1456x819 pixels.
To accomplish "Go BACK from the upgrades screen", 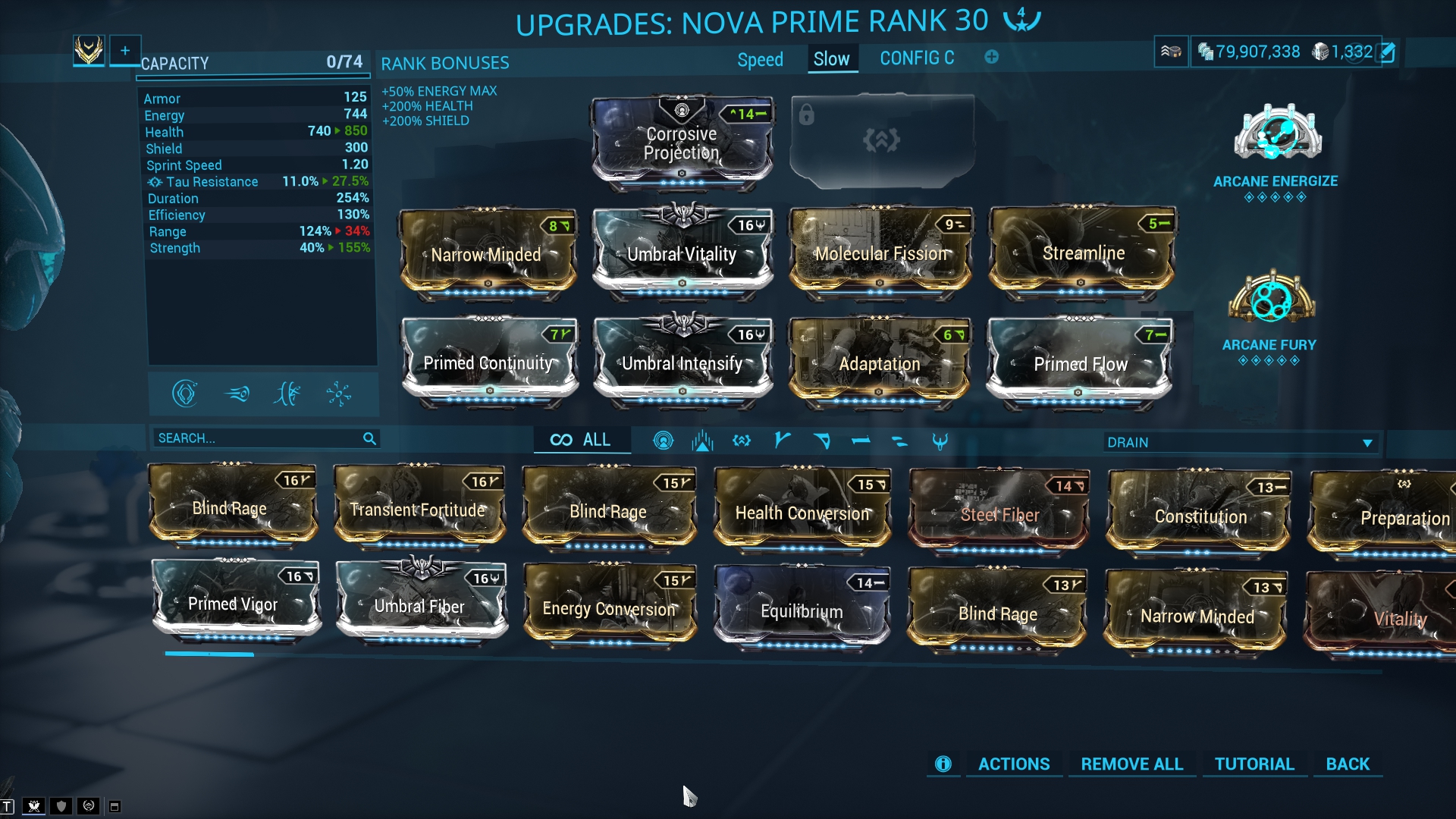I will click(x=1348, y=764).
